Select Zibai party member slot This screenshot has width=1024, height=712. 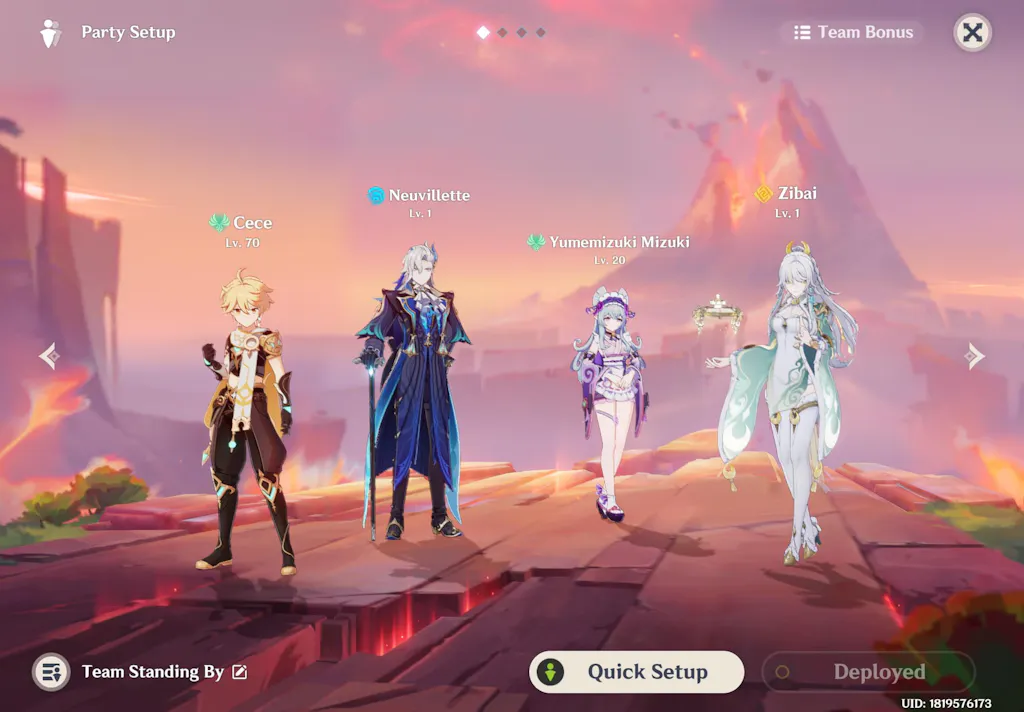790,400
